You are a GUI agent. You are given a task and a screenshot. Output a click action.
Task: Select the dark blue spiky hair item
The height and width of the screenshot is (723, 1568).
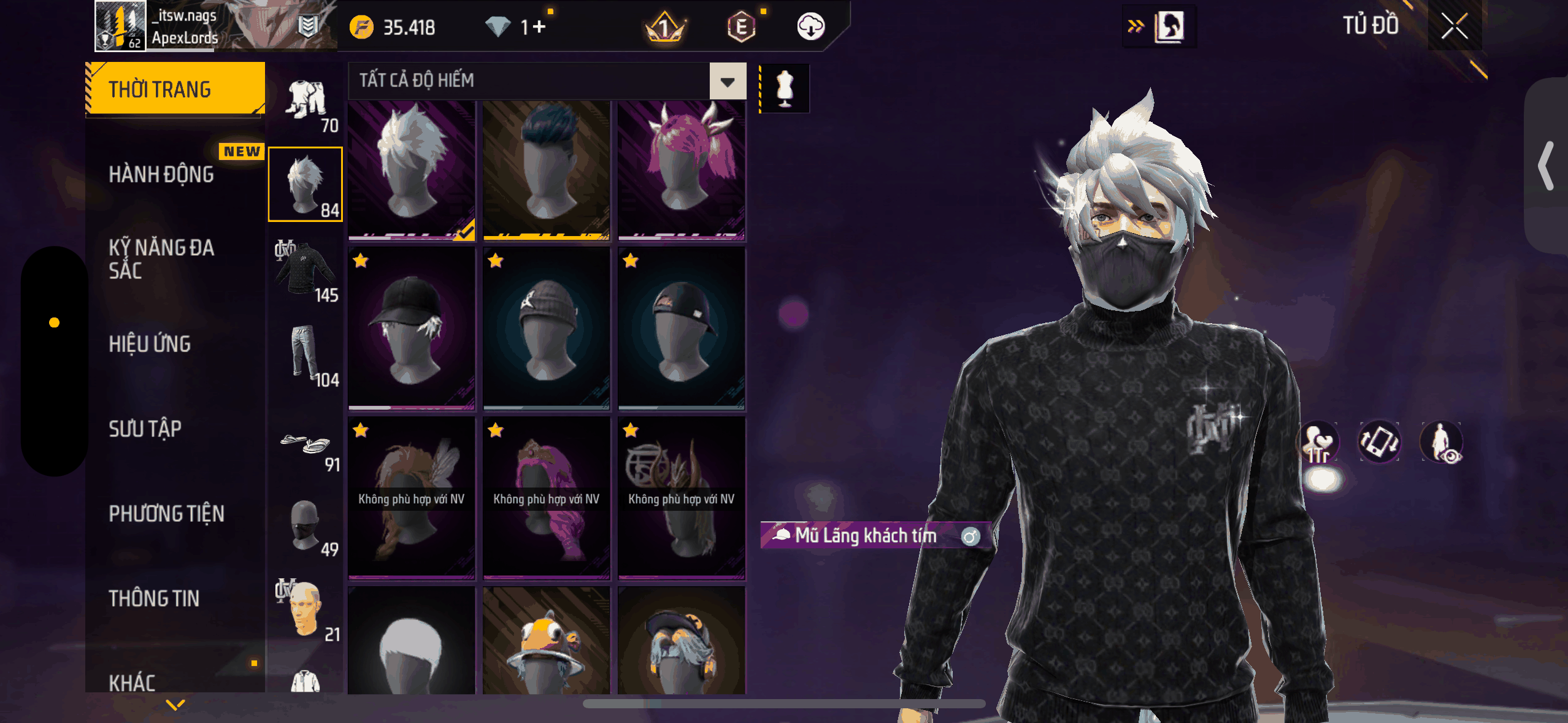click(x=546, y=170)
